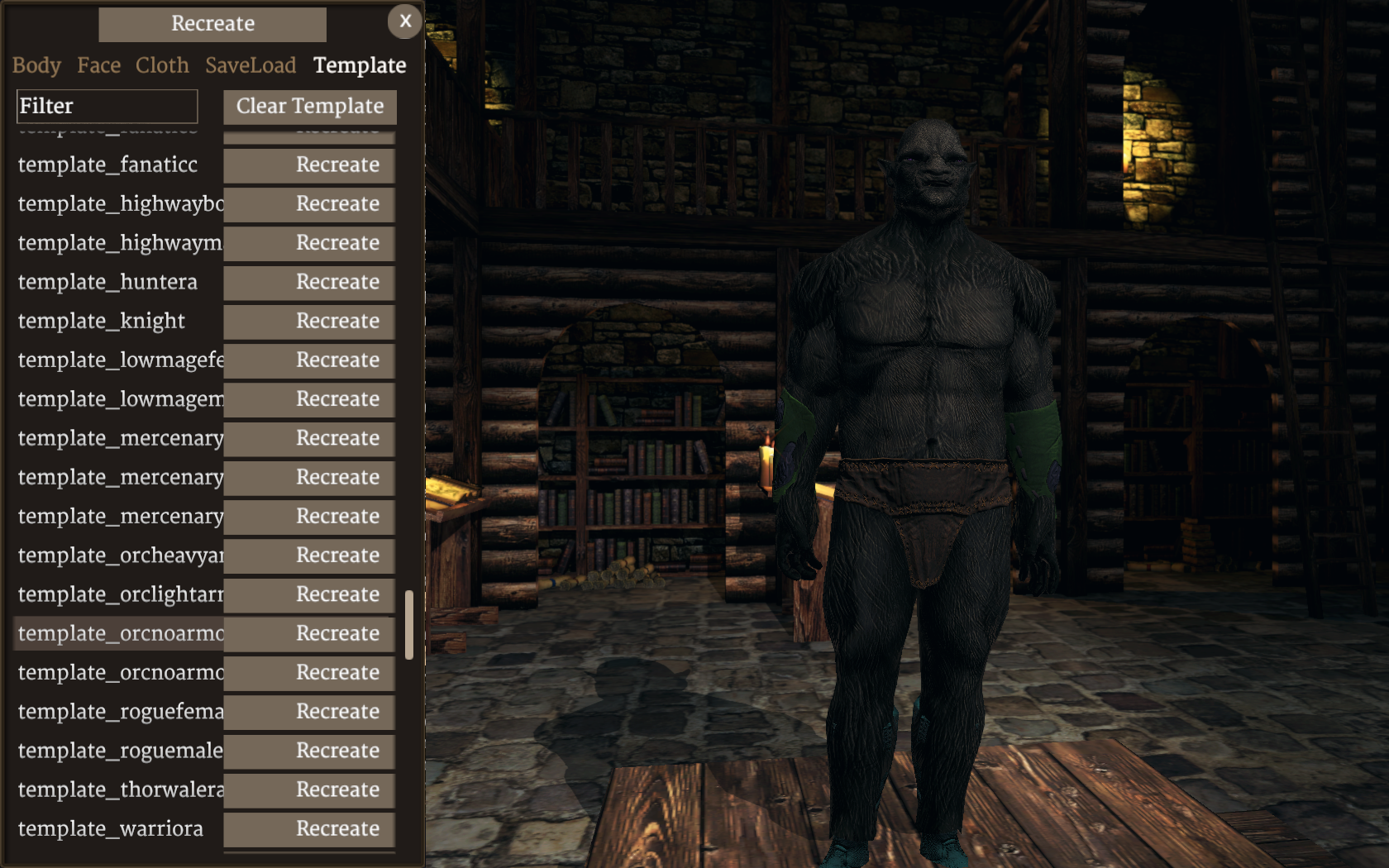Viewport: 1389px width, 868px height.
Task: Recreate using template_roguefema
Action: (309, 712)
